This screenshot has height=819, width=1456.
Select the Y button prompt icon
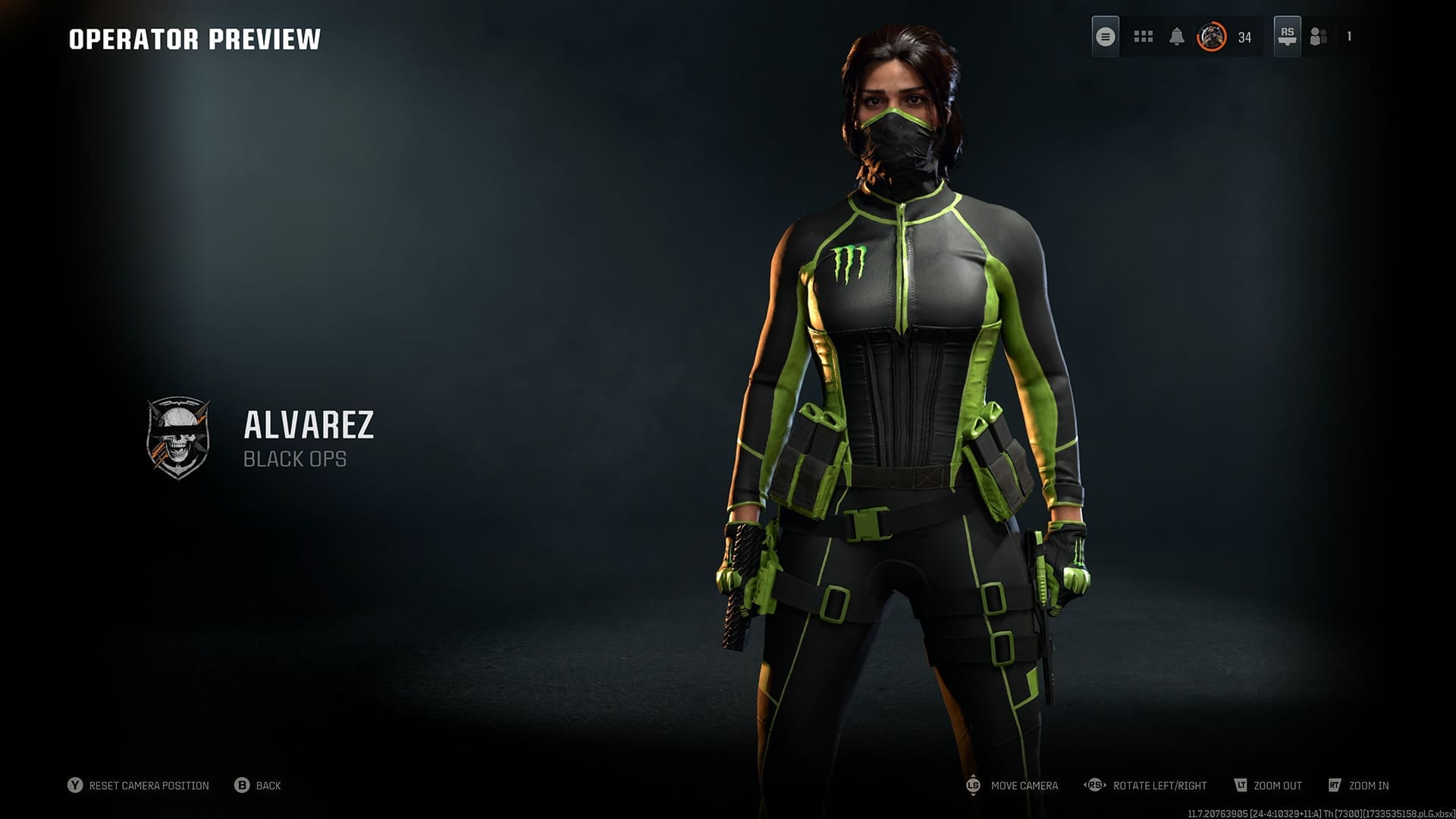click(75, 786)
